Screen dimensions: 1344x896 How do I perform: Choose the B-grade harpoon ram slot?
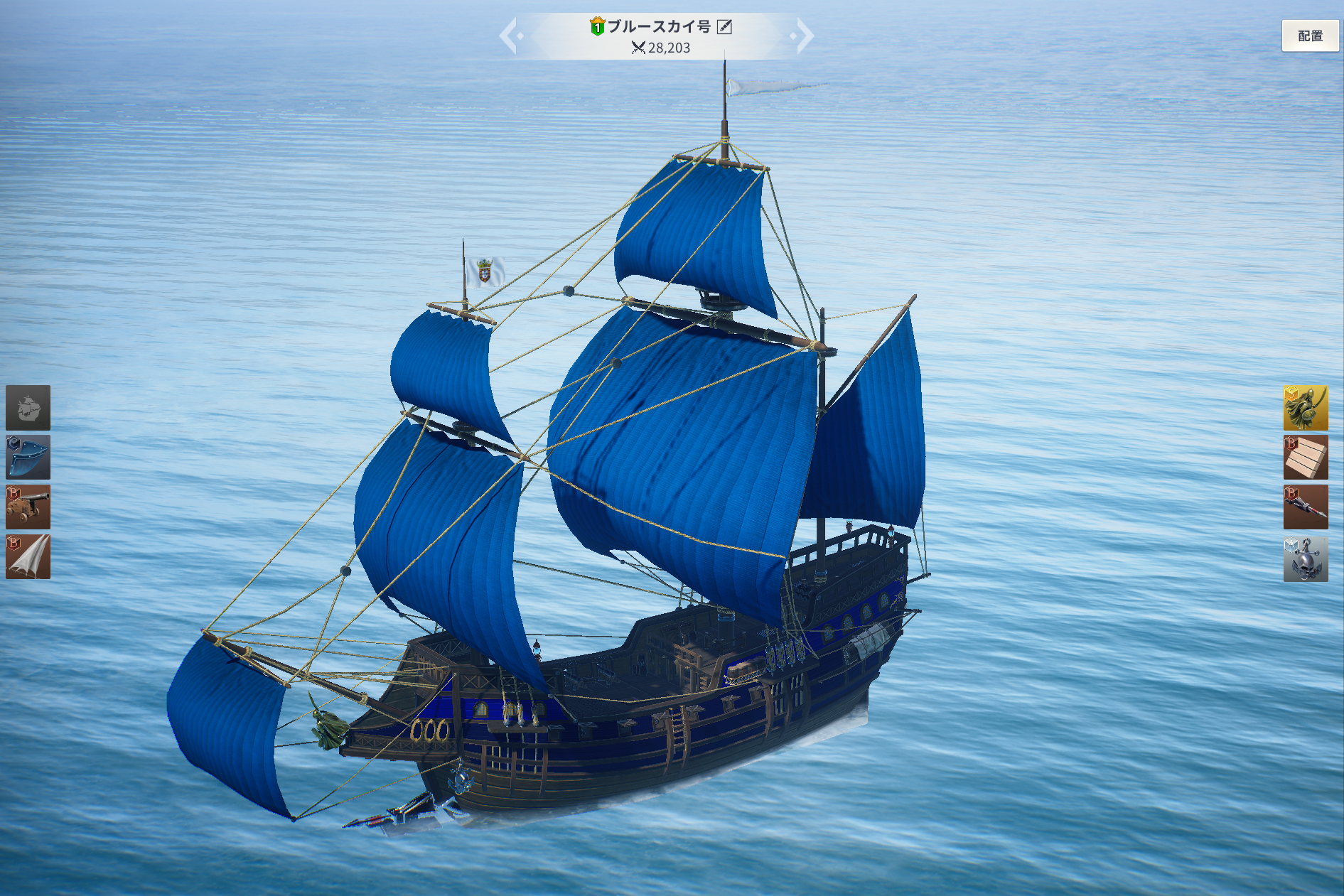click(1306, 507)
